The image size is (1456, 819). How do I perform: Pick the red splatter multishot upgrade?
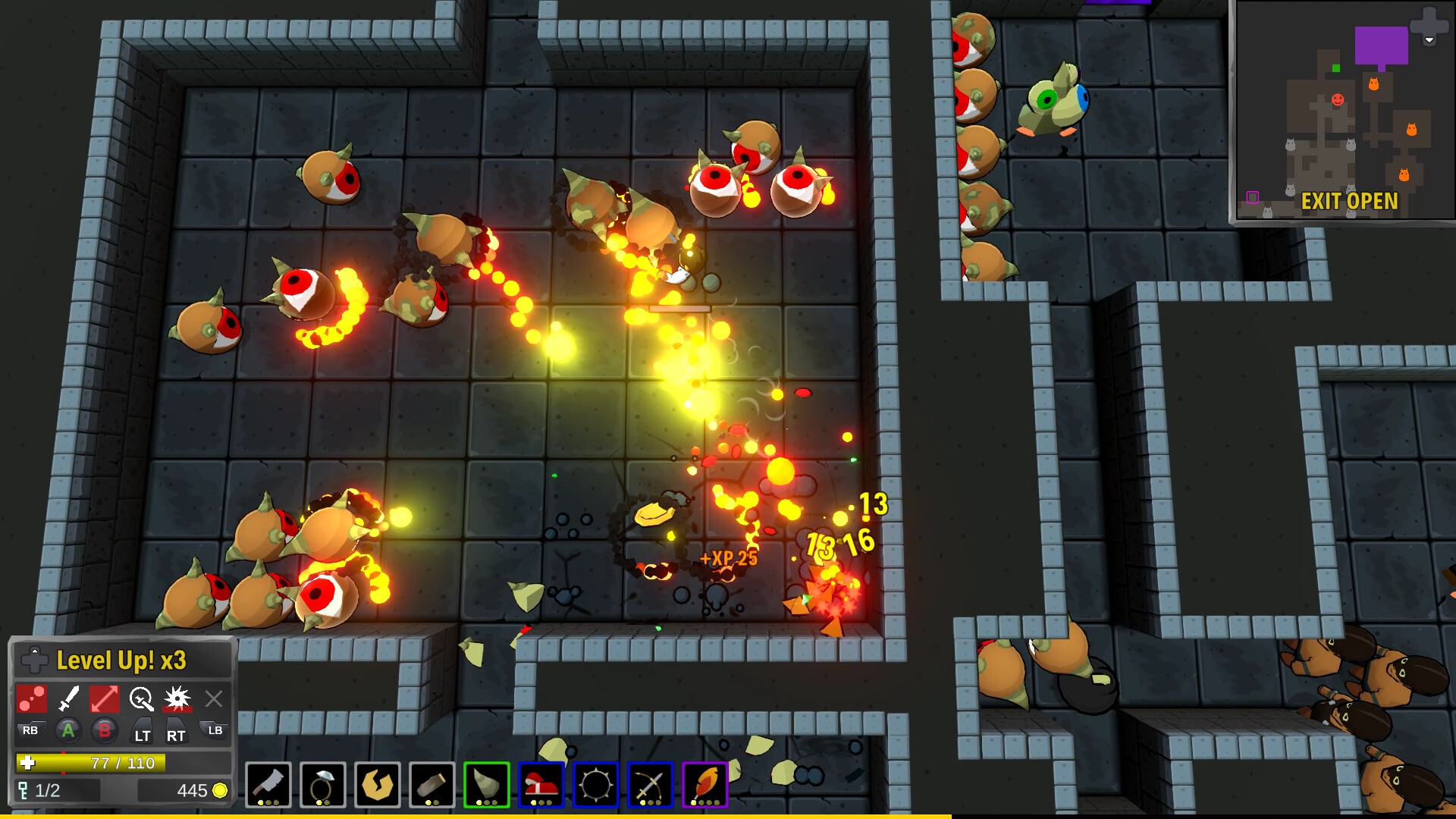(x=32, y=699)
